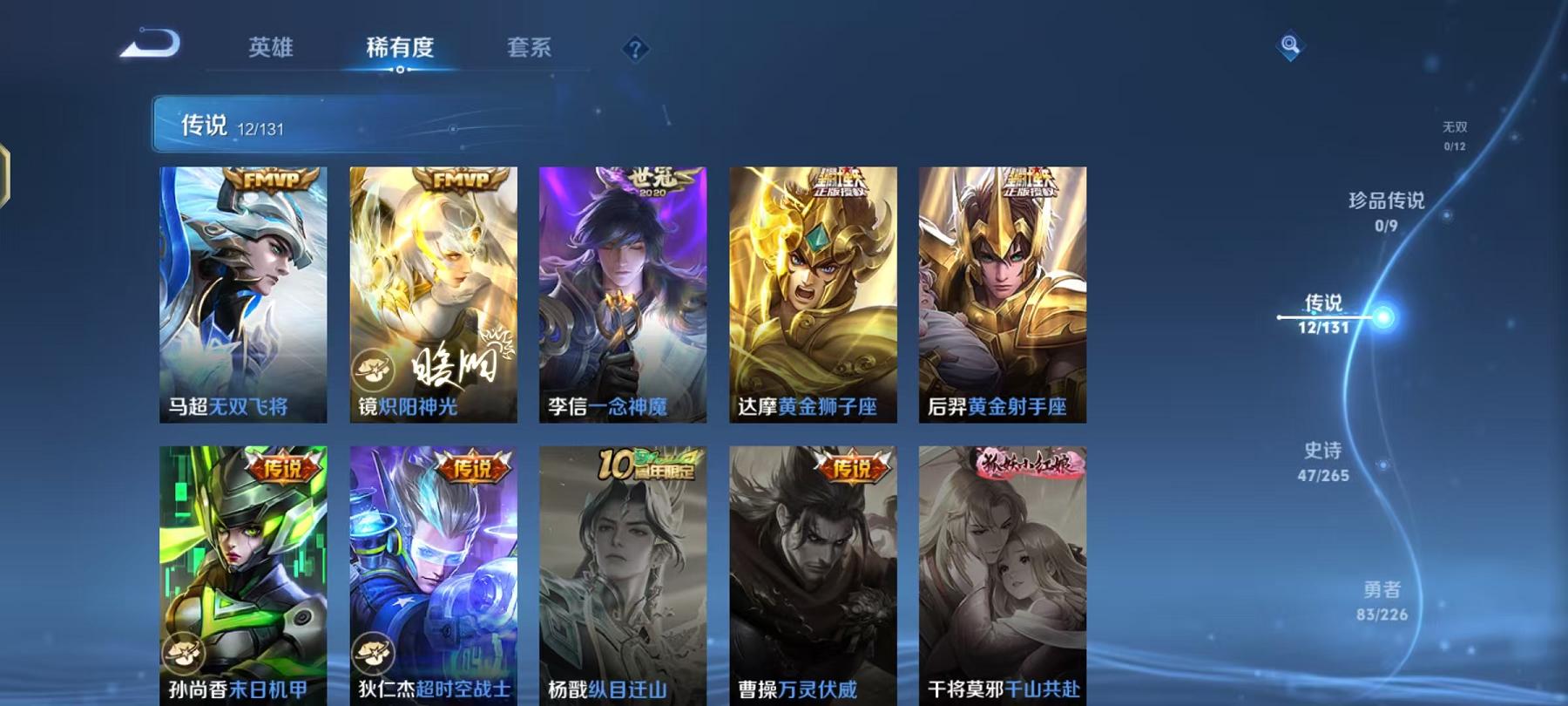Expand the 传说 12/131 header bar
Viewport: 1568px width, 706px height.
pyautogui.click(x=348, y=126)
